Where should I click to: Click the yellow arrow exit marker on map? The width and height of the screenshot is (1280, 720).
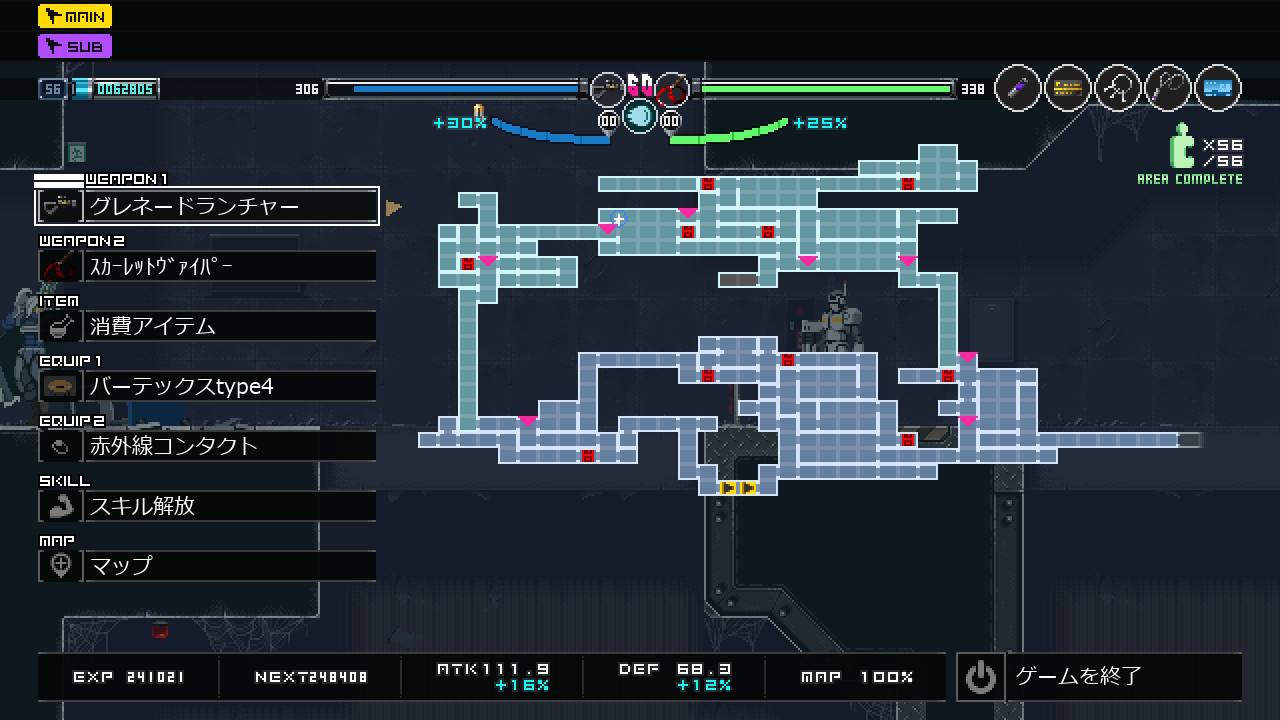(x=738, y=488)
